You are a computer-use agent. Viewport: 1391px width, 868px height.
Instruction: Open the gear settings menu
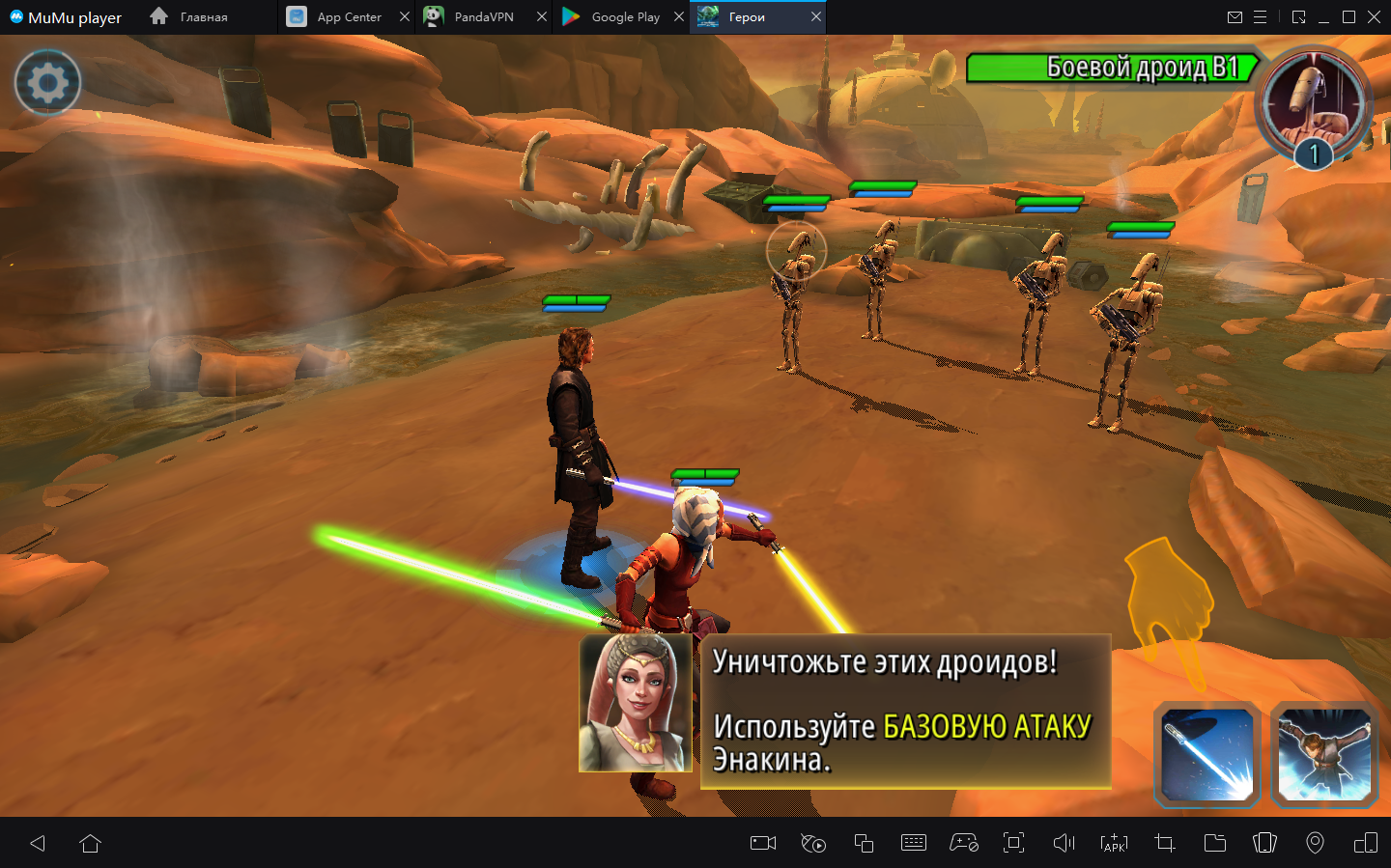tap(47, 83)
